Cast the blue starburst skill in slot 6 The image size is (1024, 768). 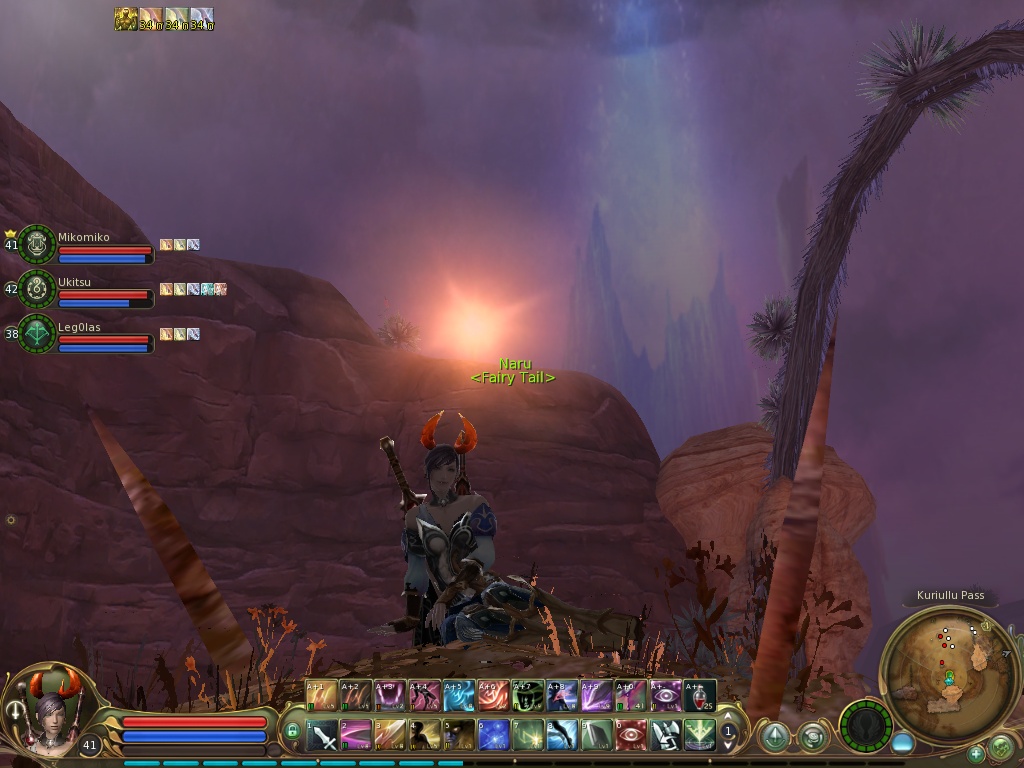click(494, 735)
